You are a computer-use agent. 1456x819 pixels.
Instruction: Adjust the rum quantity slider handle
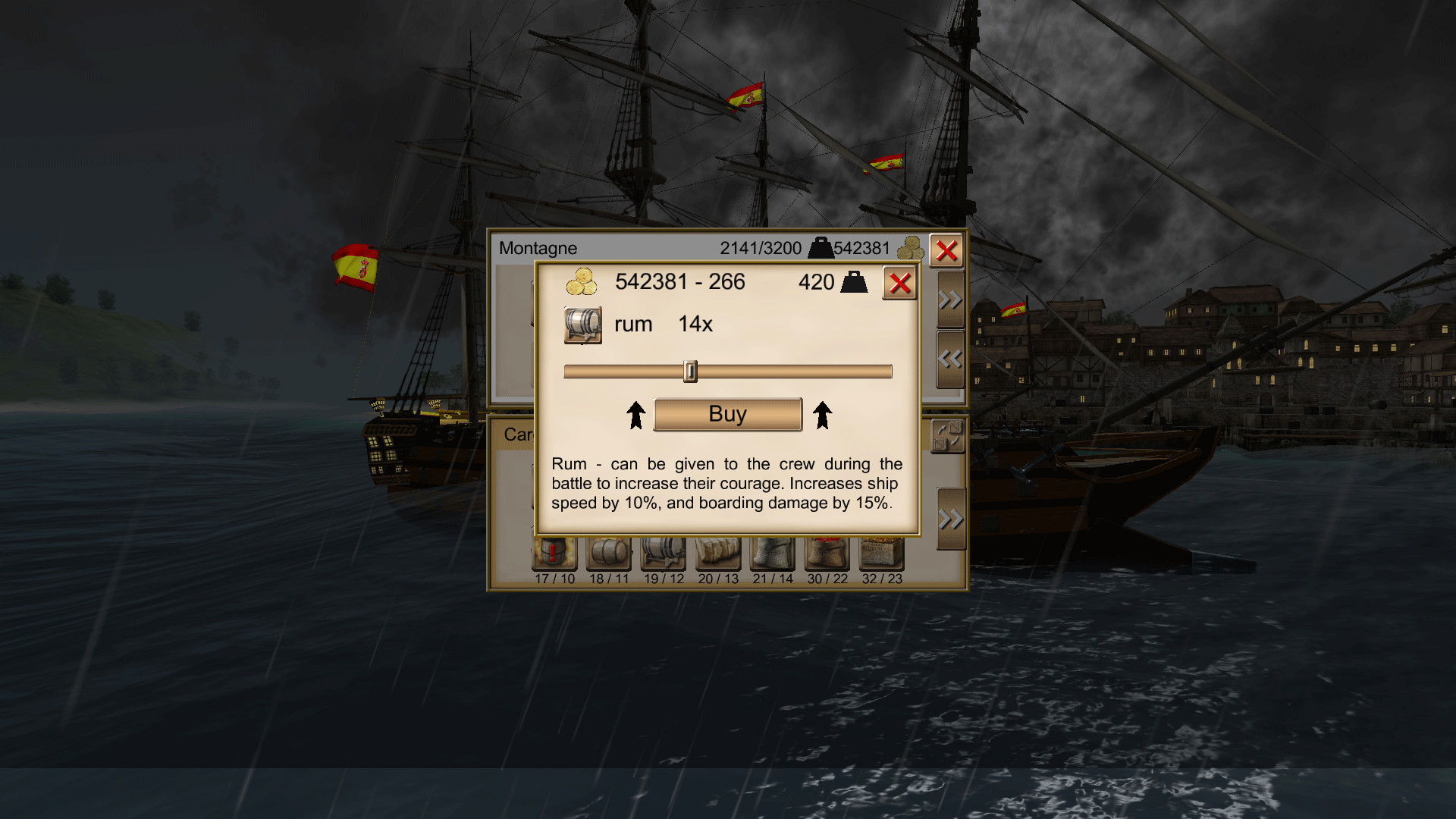tap(691, 371)
